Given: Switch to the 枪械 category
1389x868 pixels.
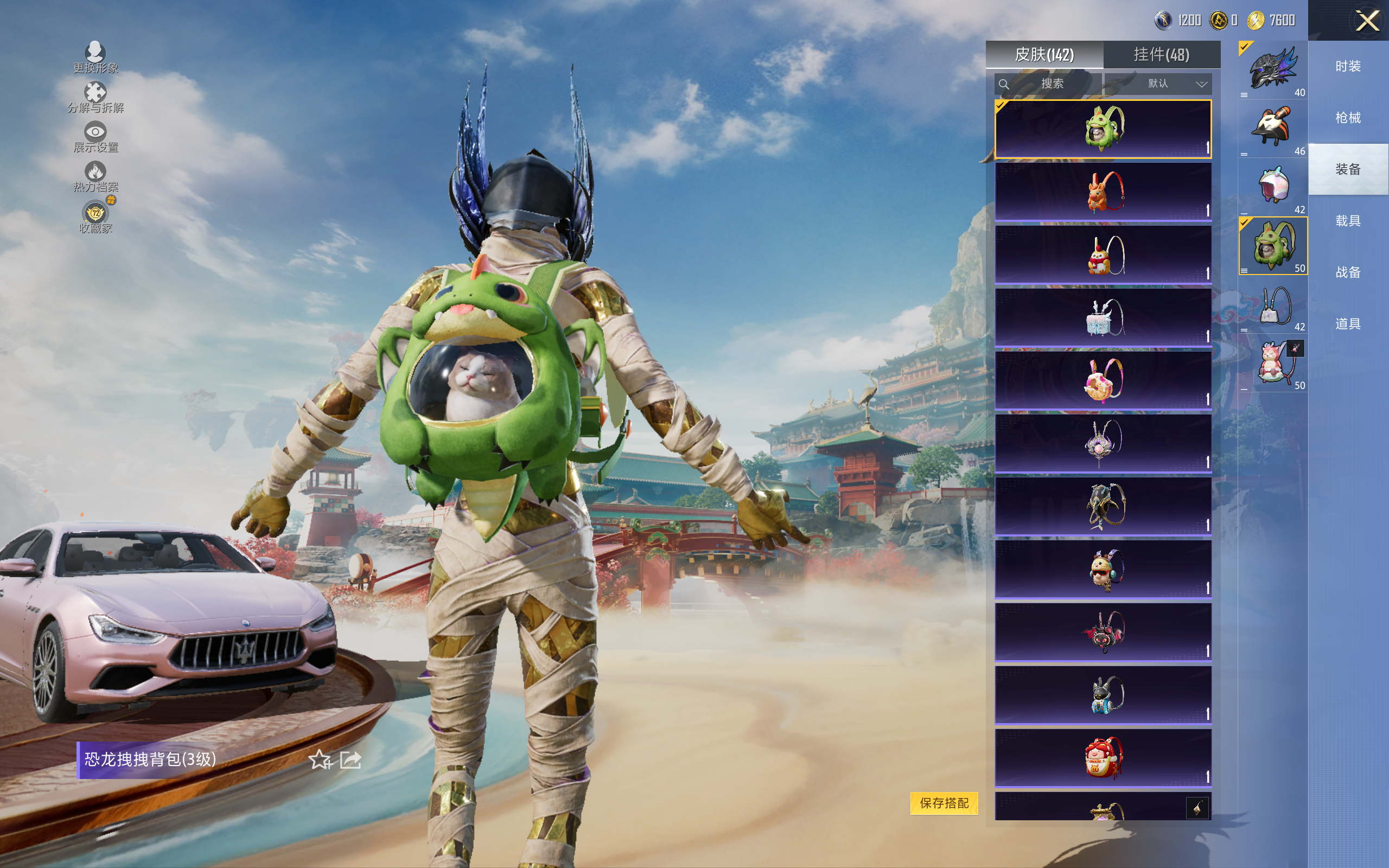Looking at the screenshot, I should (x=1348, y=118).
